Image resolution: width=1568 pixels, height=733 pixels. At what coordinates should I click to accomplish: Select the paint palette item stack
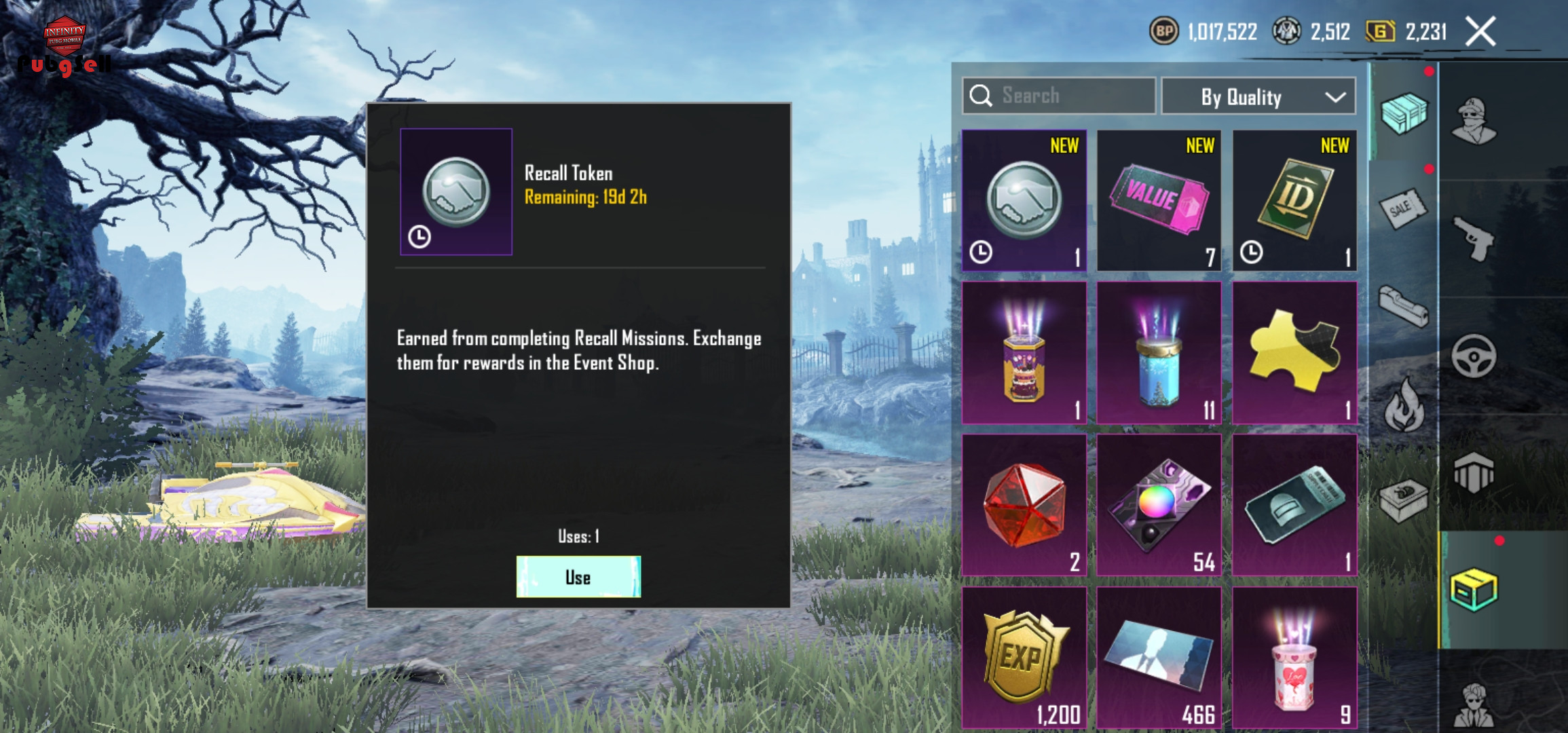1159,505
